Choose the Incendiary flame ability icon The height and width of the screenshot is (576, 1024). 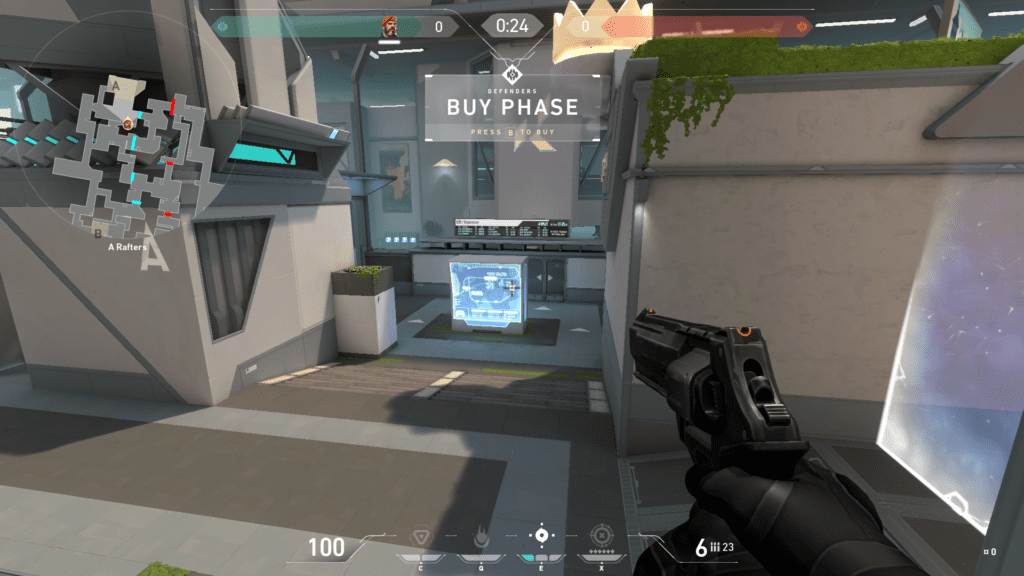[480, 538]
